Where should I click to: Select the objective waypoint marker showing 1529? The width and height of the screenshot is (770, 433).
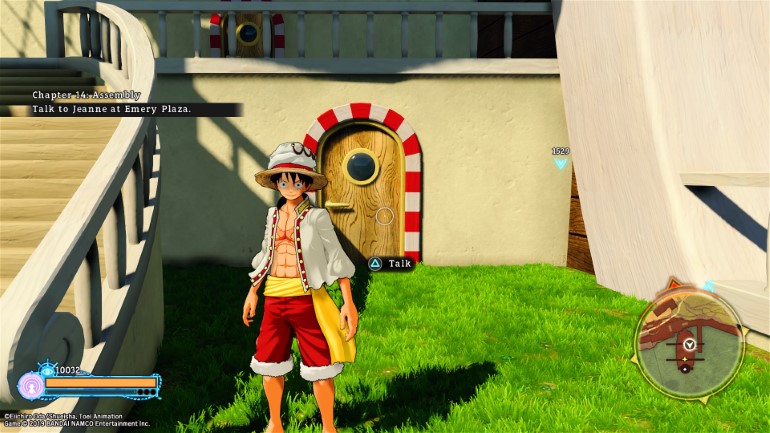[x=560, y=158]
